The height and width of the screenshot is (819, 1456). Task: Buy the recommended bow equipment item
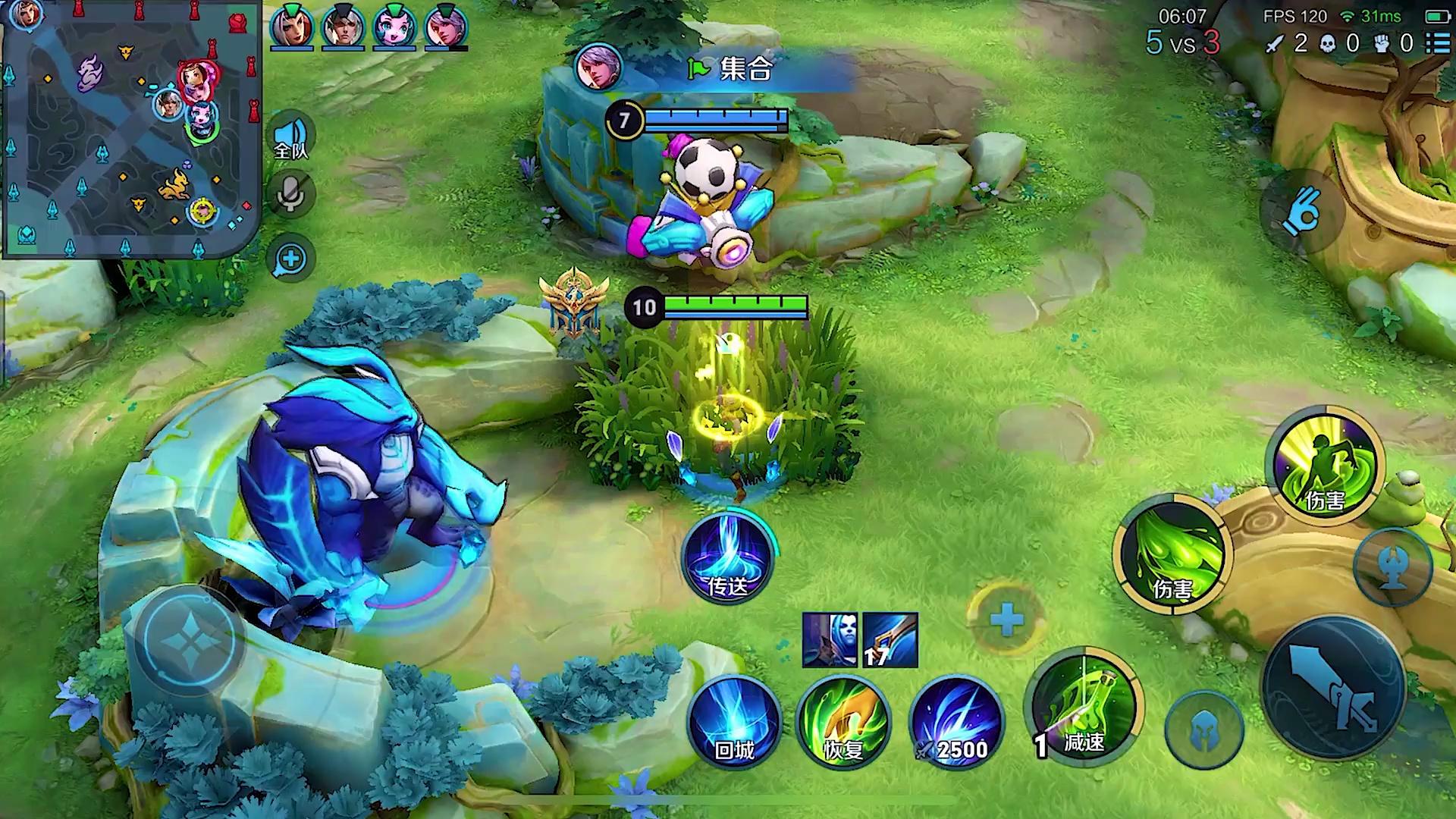[x=890, y=641]
